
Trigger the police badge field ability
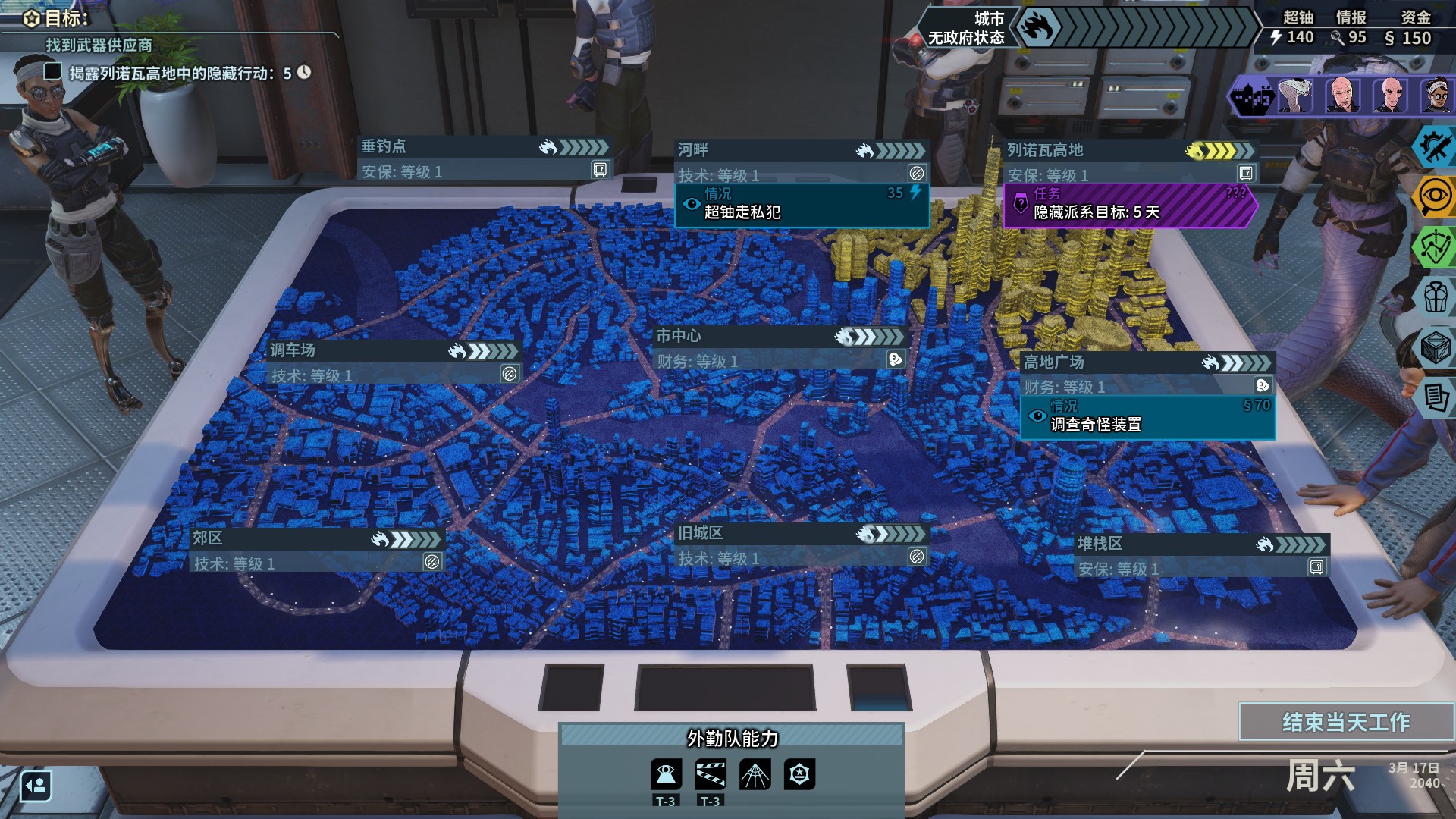(799, 774)
